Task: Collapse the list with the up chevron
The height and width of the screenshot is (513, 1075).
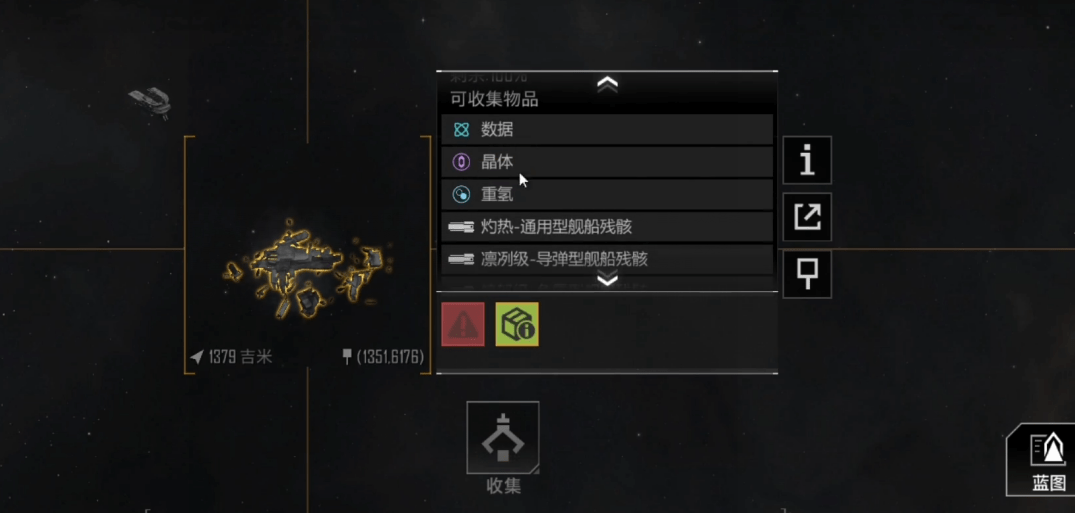Action: (607, 84)
